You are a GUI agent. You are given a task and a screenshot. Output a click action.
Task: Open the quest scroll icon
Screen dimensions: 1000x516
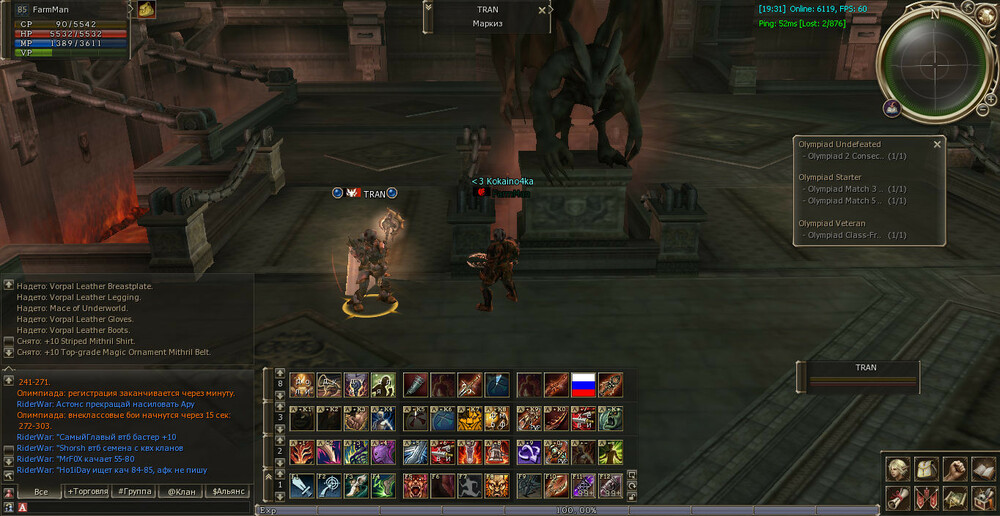tap(899, 496)
